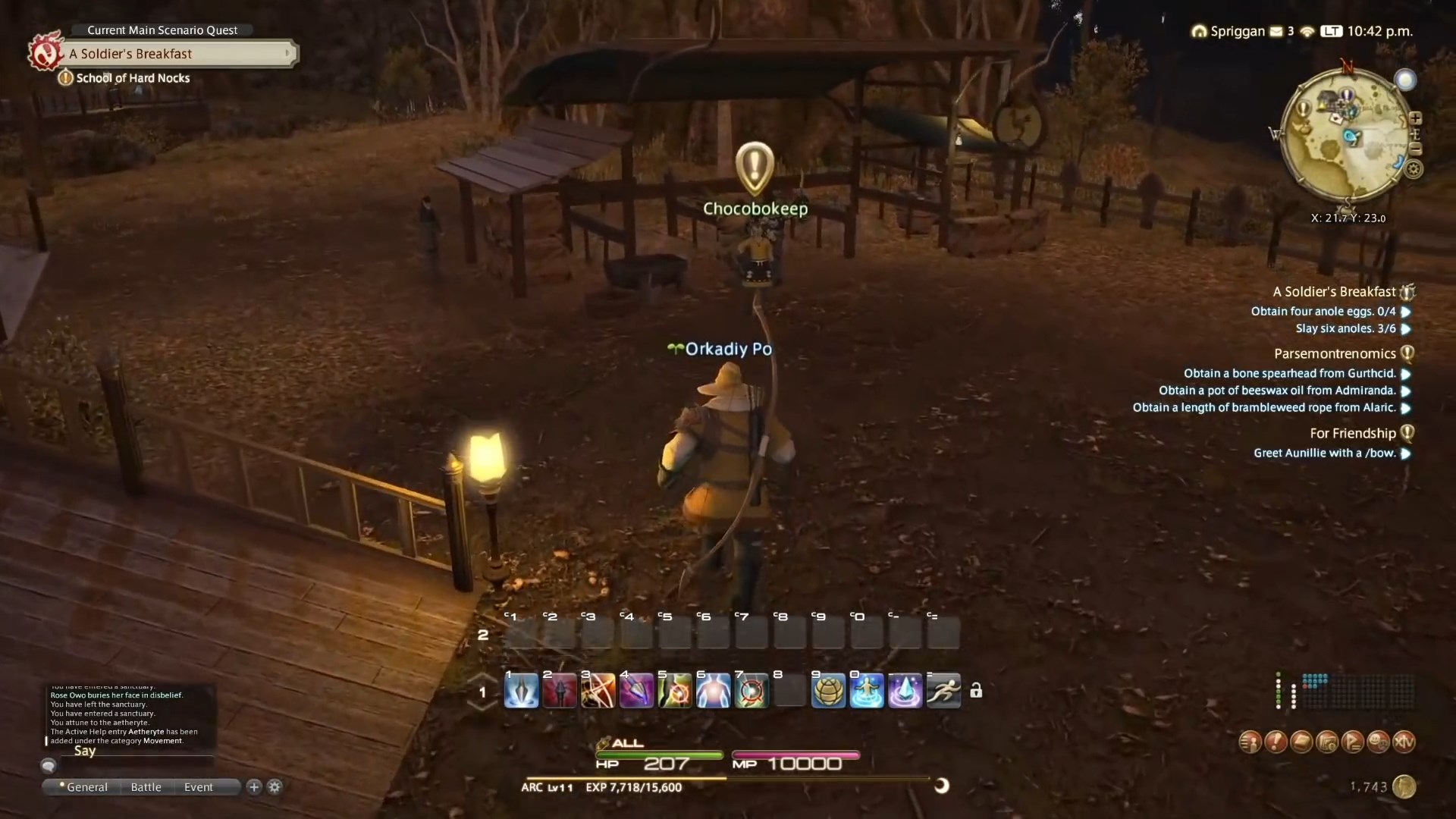Open the Signs/flag menu icon

pyautogui.click(x=1354, y=742)
